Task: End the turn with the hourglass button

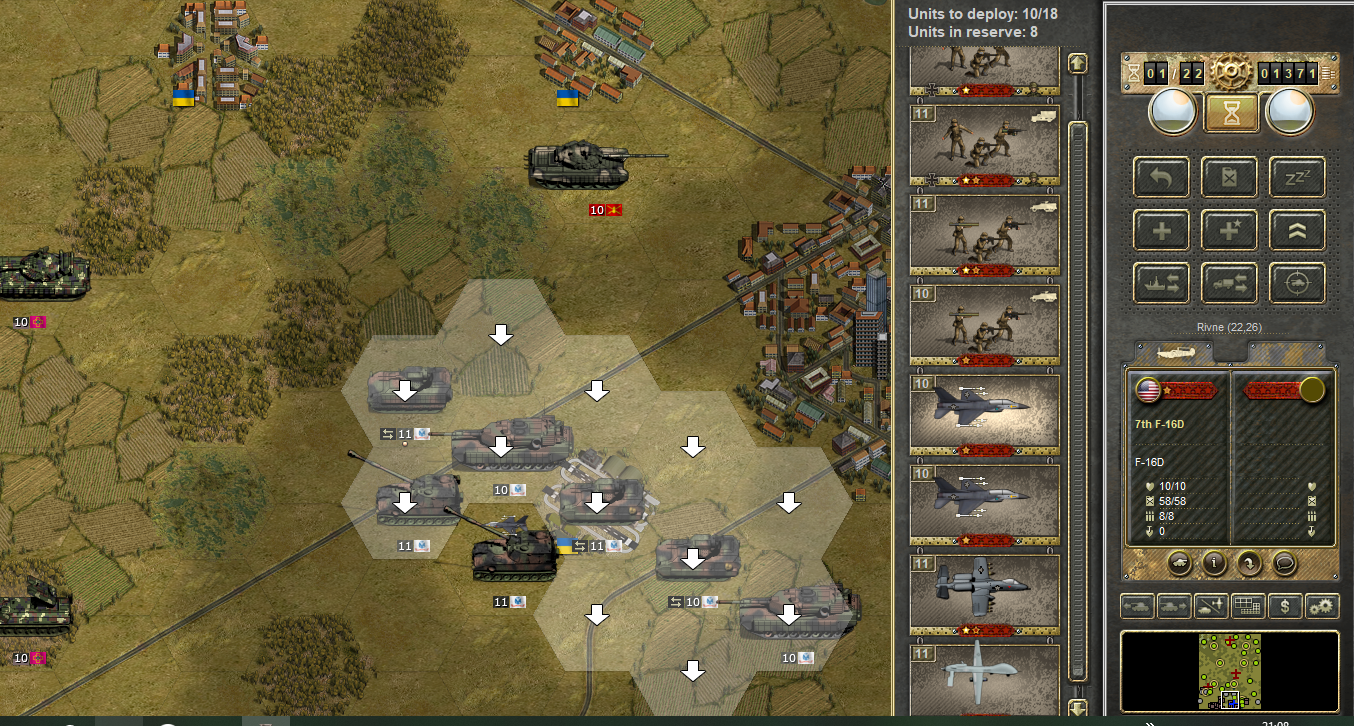Action: click(1229, 111)
